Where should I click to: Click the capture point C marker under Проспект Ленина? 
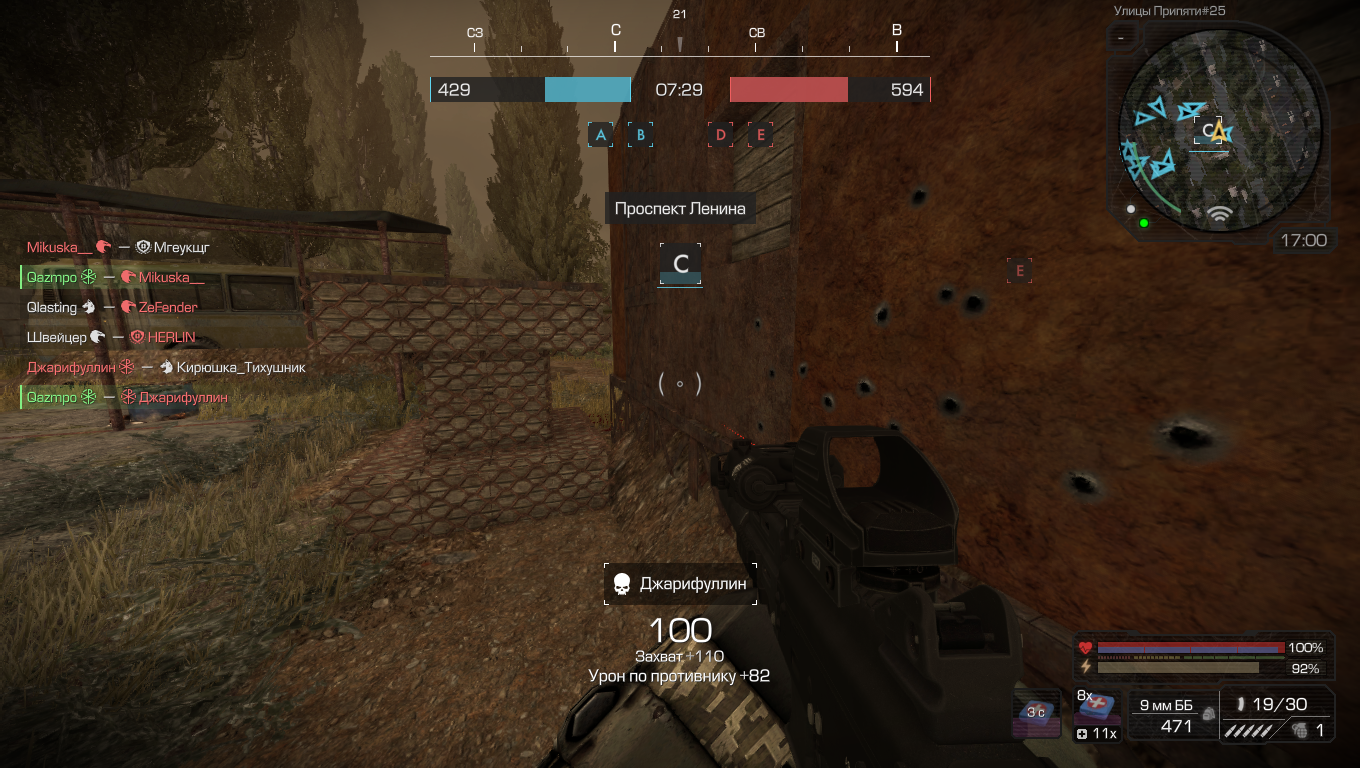(x=680, y=265)
